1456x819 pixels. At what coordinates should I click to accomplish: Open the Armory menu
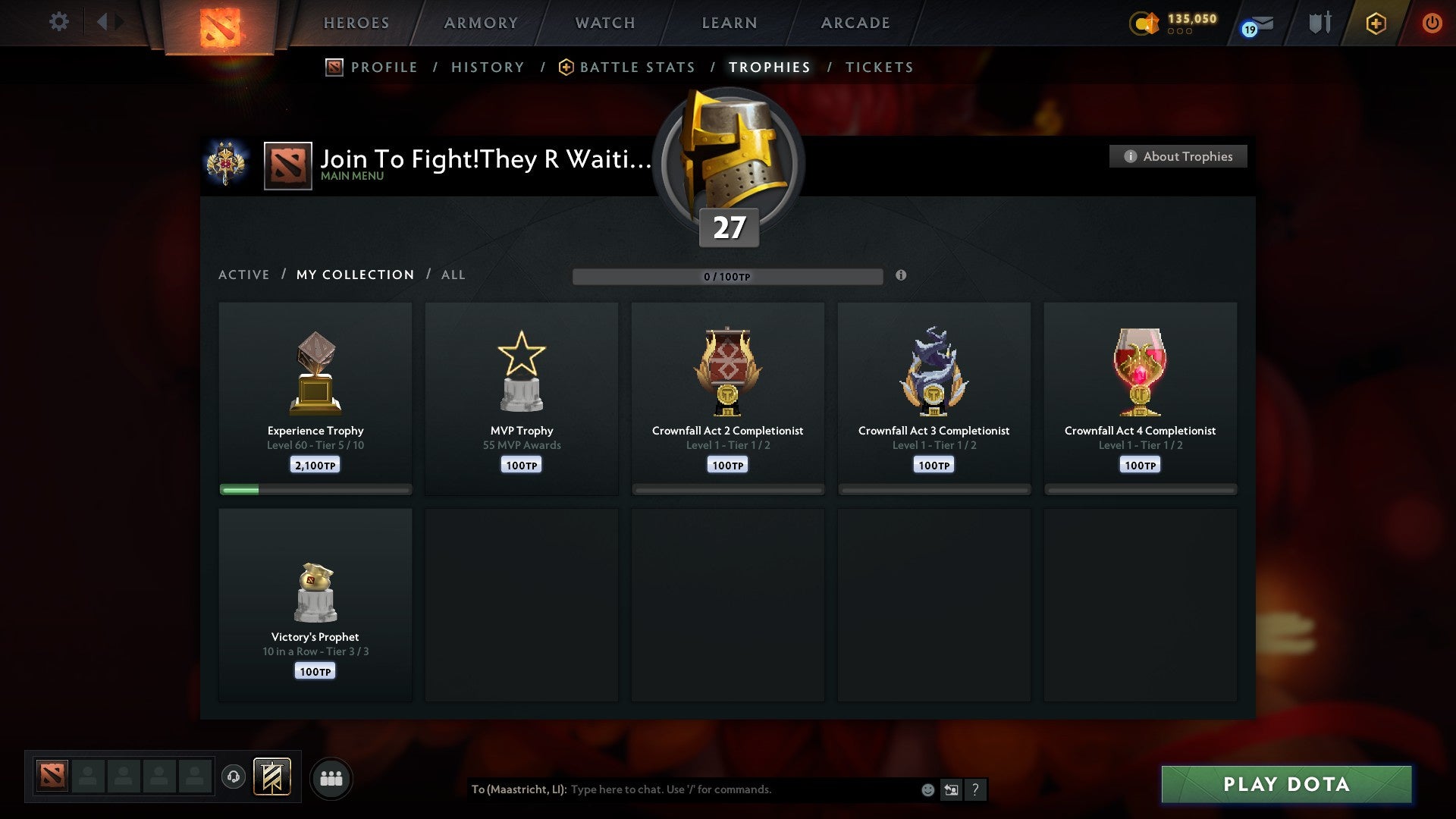tap(481, 23)
